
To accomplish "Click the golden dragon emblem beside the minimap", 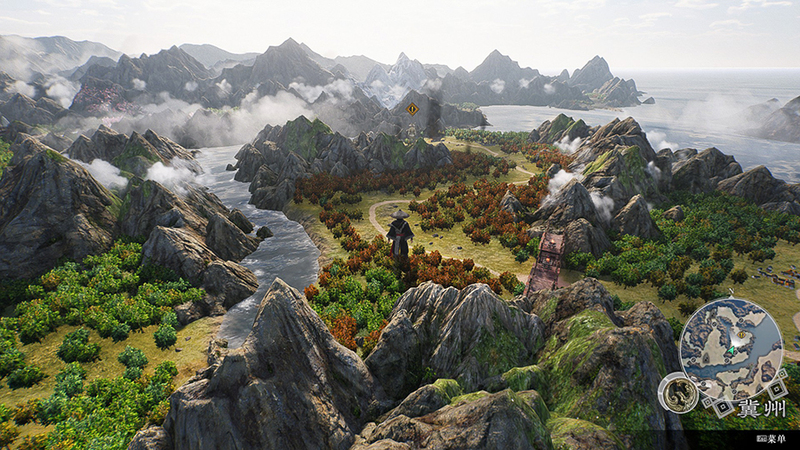I will [x=678, y=392].
